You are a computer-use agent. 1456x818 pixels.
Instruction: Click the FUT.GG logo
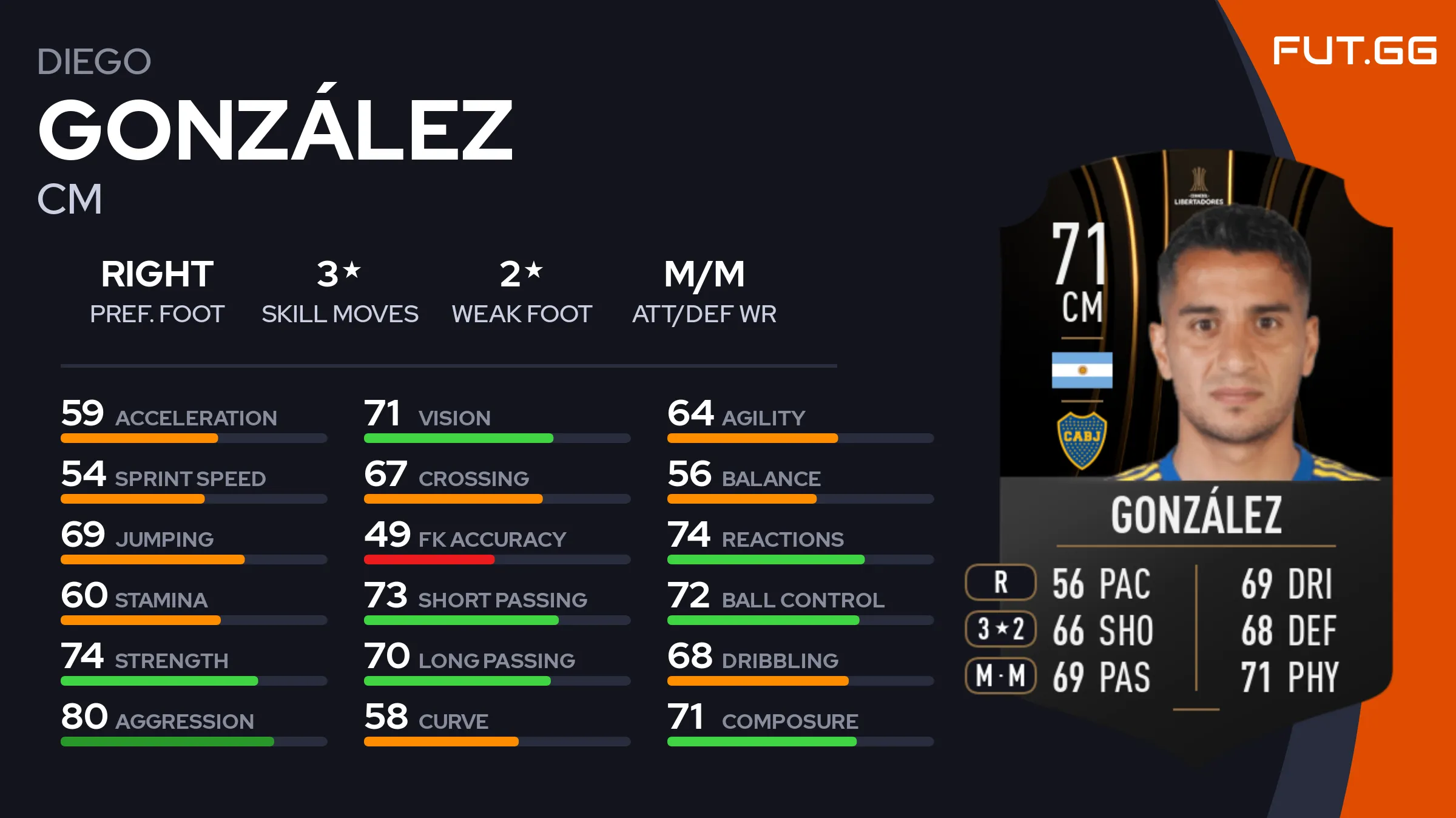pos(1354,50)
